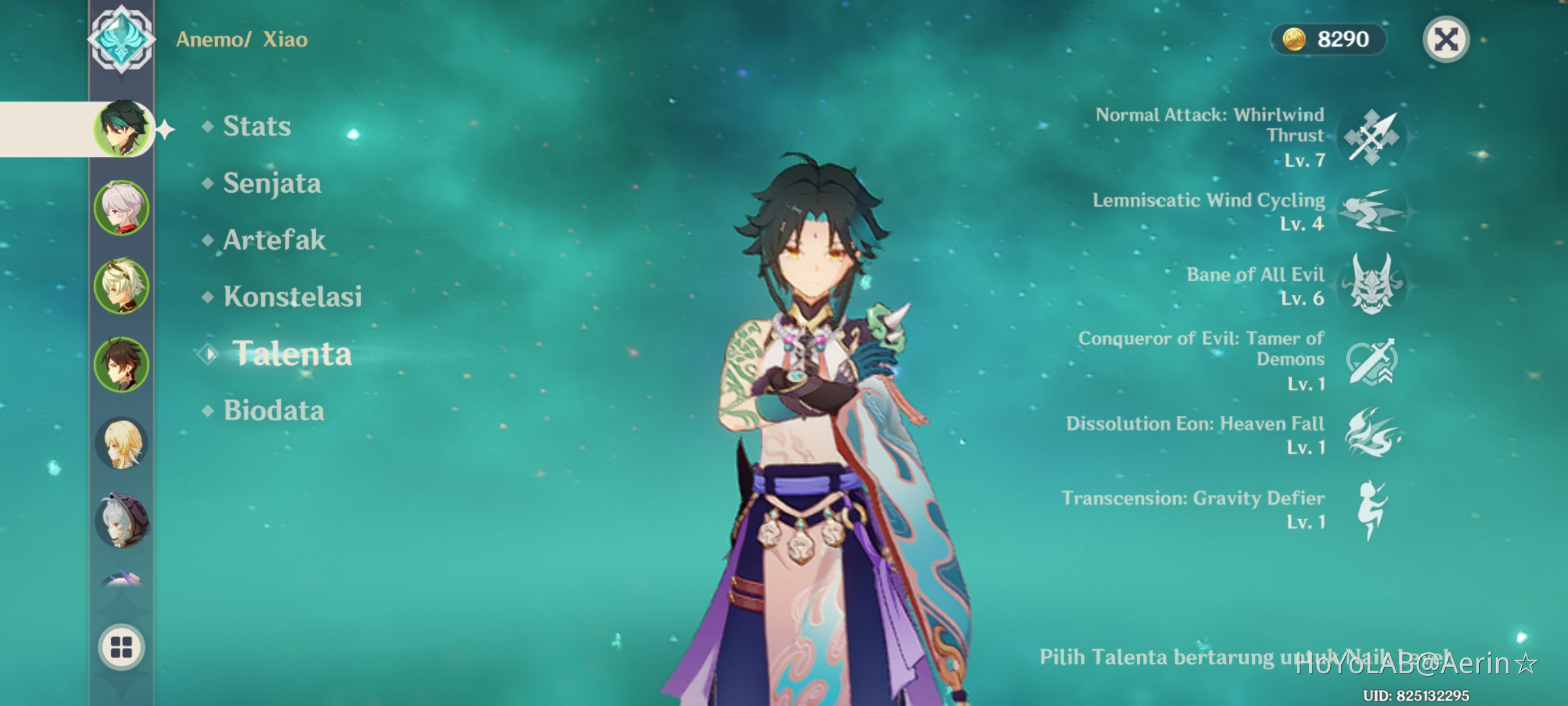Viewport: 1568px width, 706px height.
Task: View the Konstelasi tab
Action: pos(295,297)
